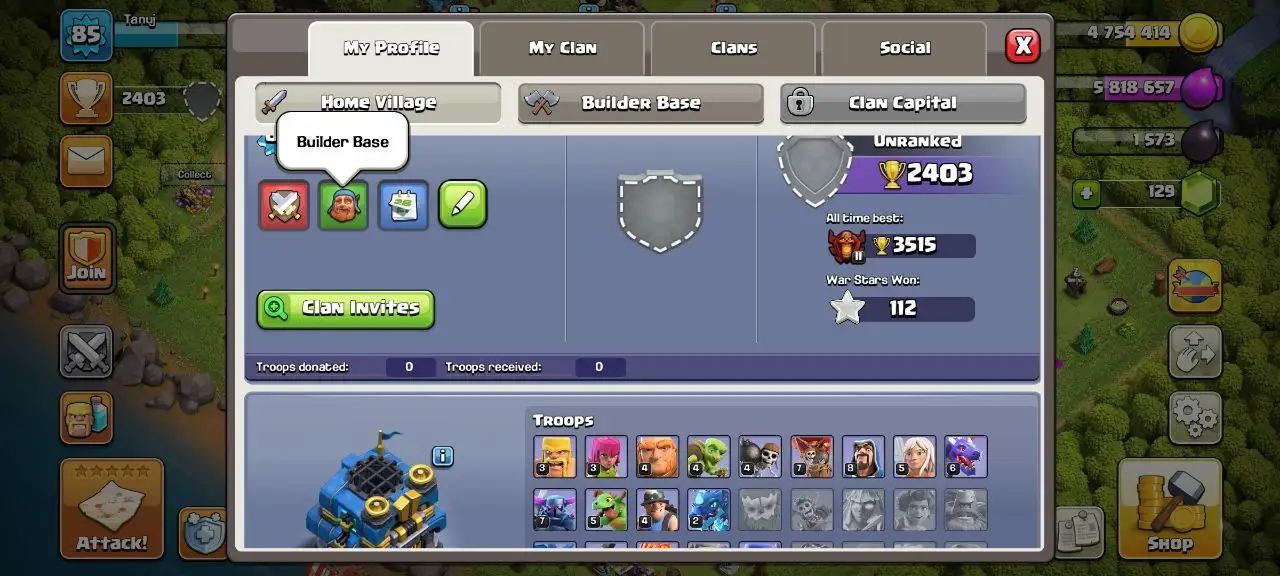
Task: Show Town Hall info
Action: (x=443, y=456)
